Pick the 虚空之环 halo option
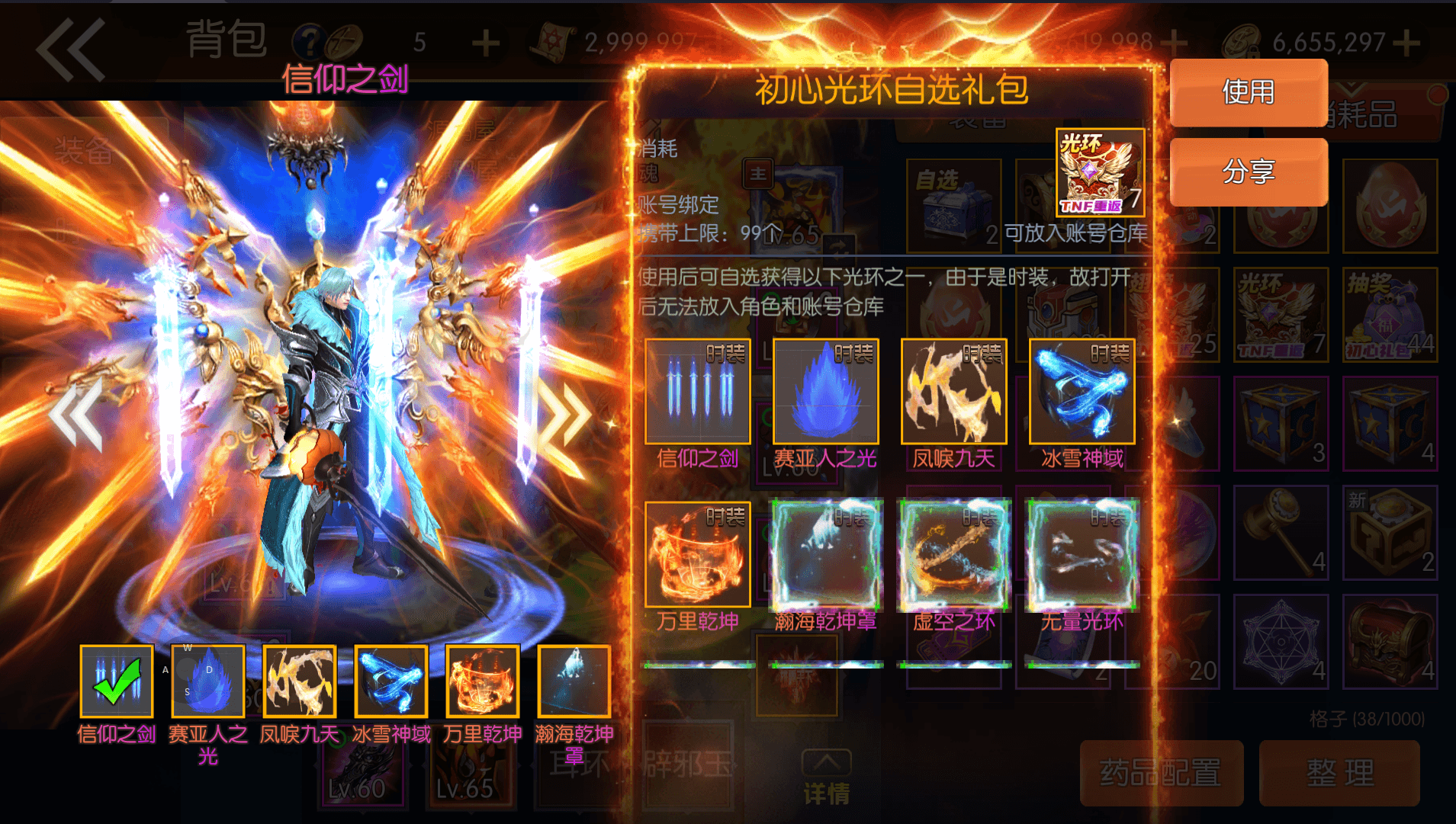 tap(953, 554)
